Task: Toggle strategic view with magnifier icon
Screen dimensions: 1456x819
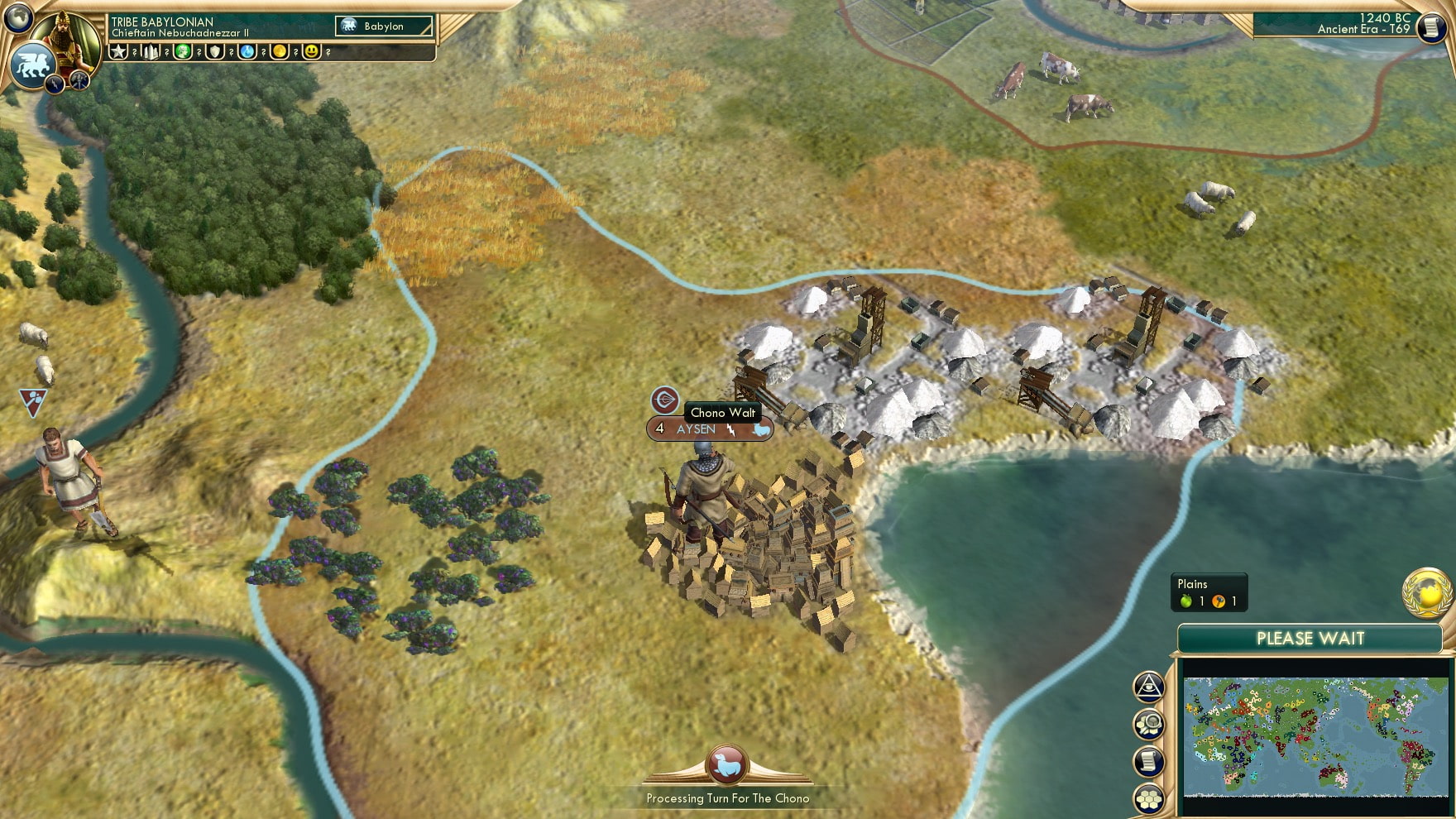Action: click(1149, 726)
